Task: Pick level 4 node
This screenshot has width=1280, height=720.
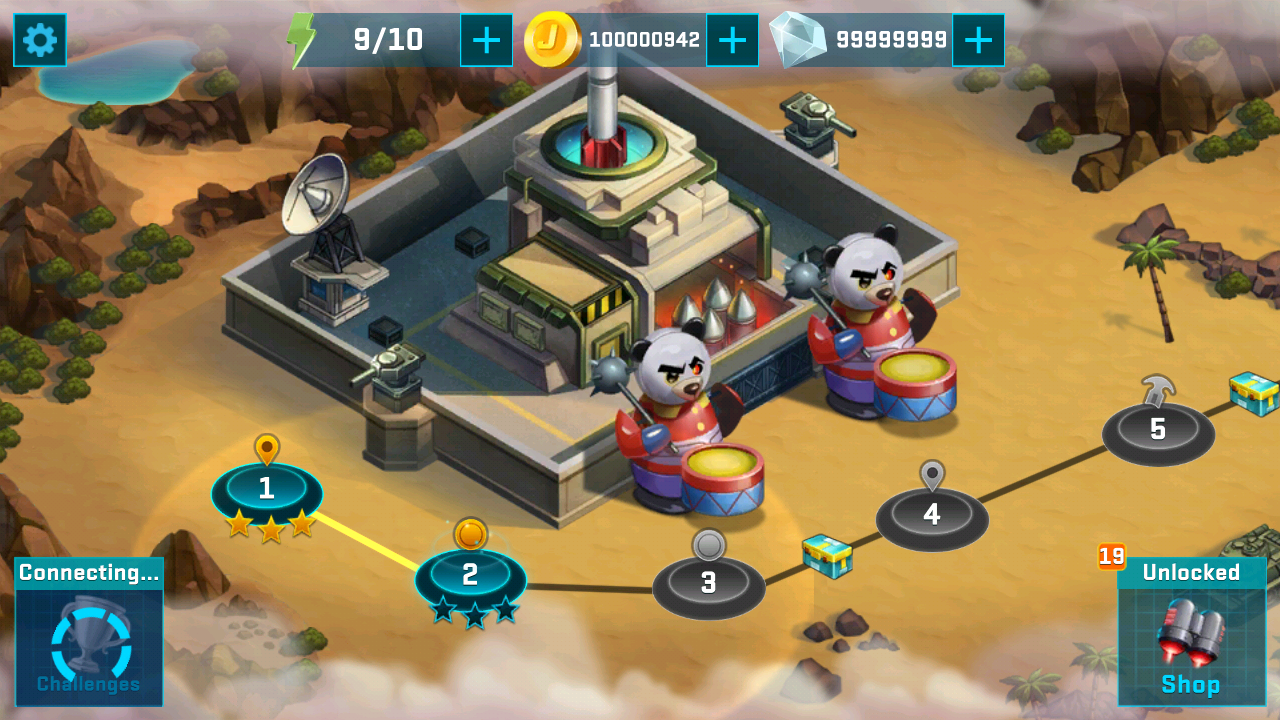Action: point(932,516)
